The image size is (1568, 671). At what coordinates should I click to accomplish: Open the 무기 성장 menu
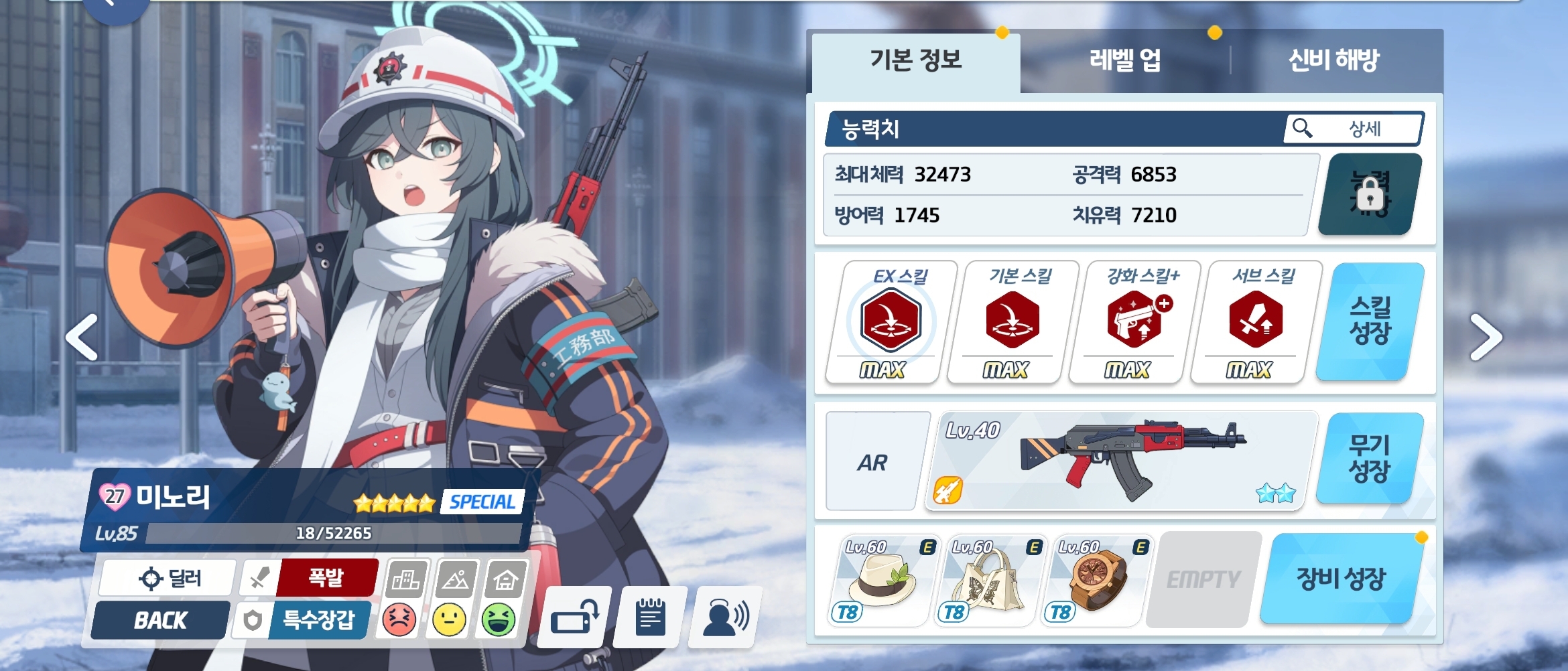point(1370,459)
